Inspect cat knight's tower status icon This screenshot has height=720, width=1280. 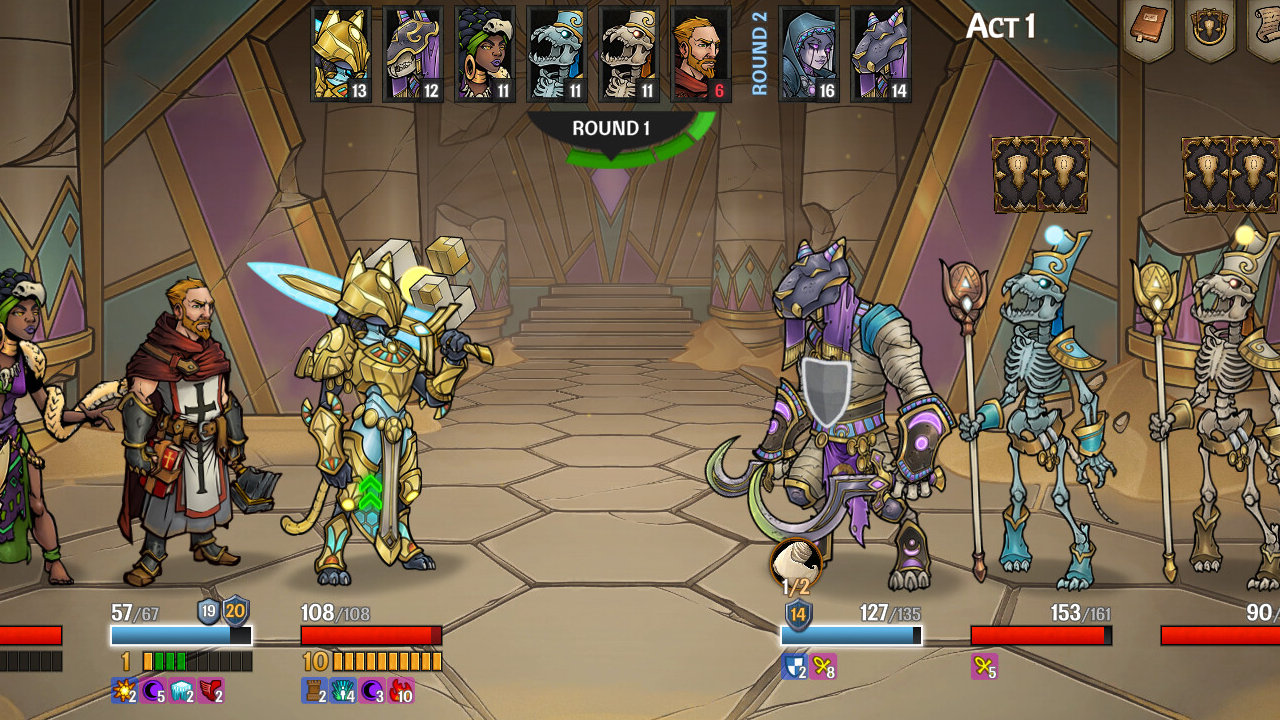click(x=314, y=690)
